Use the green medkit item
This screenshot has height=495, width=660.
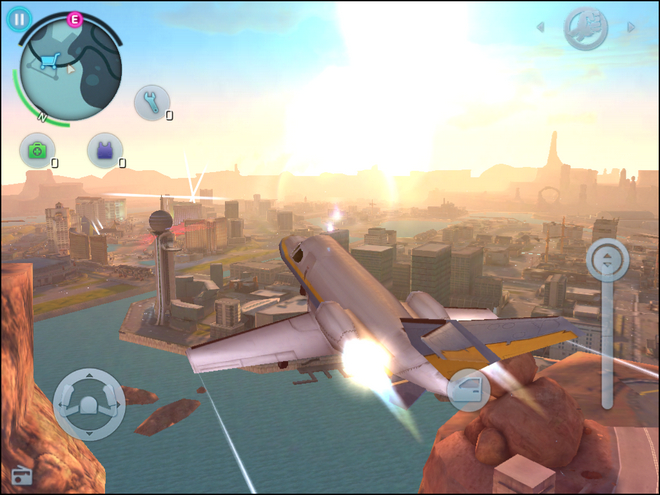pyautogui.click(x=37, y=151)
